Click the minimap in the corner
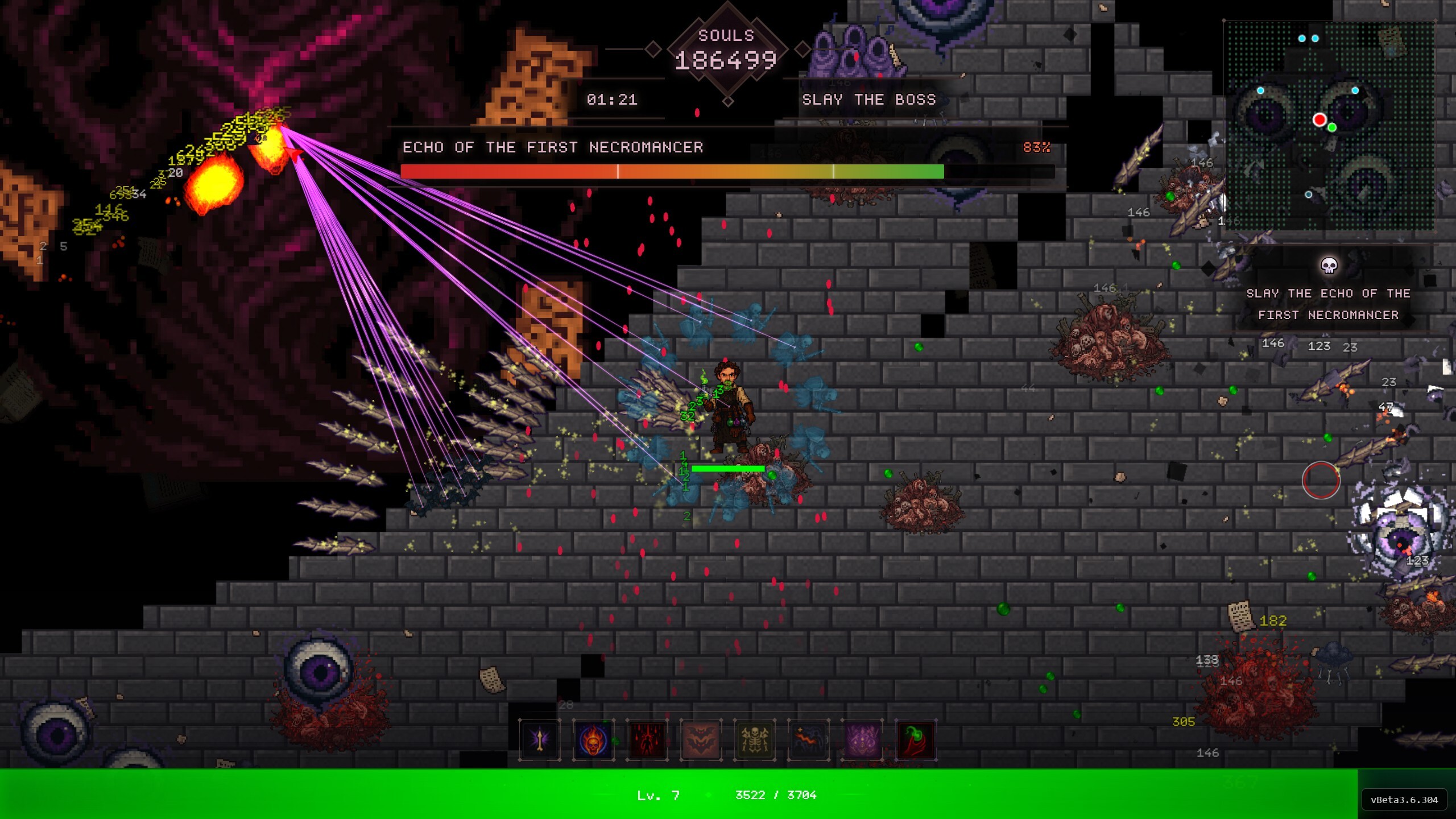This screenshot has width=1456, height=819. click(1329, 126)
